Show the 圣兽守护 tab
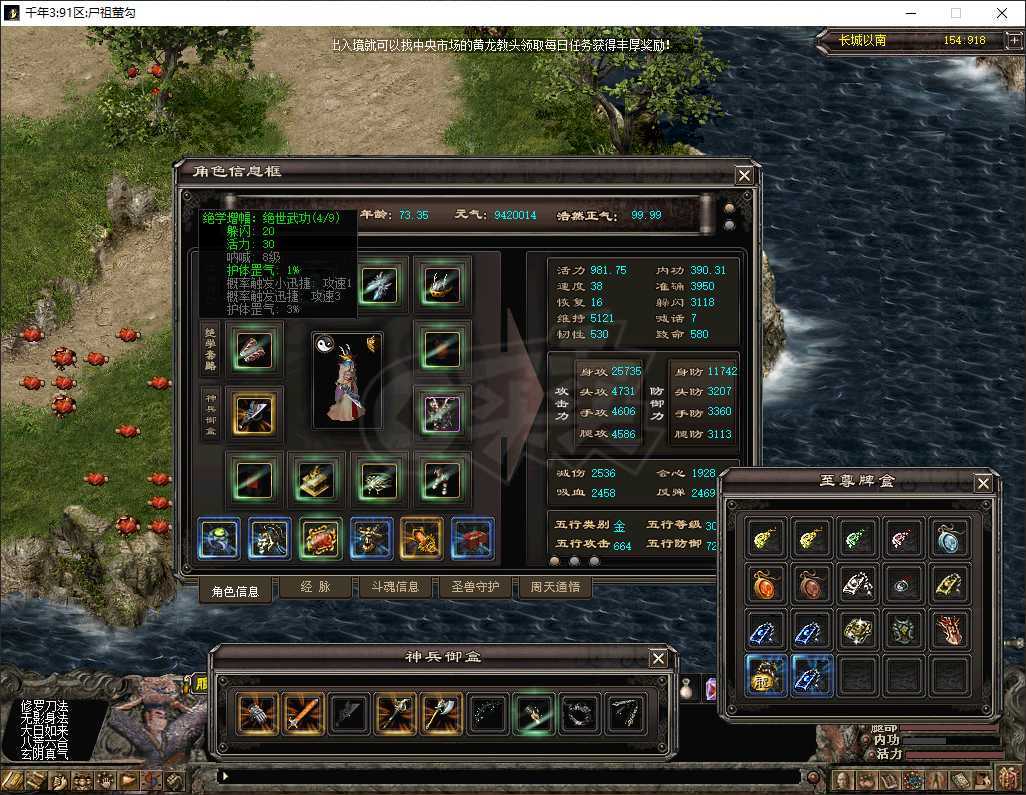Viewport: 1026px width, 795px height. point(475,588)
